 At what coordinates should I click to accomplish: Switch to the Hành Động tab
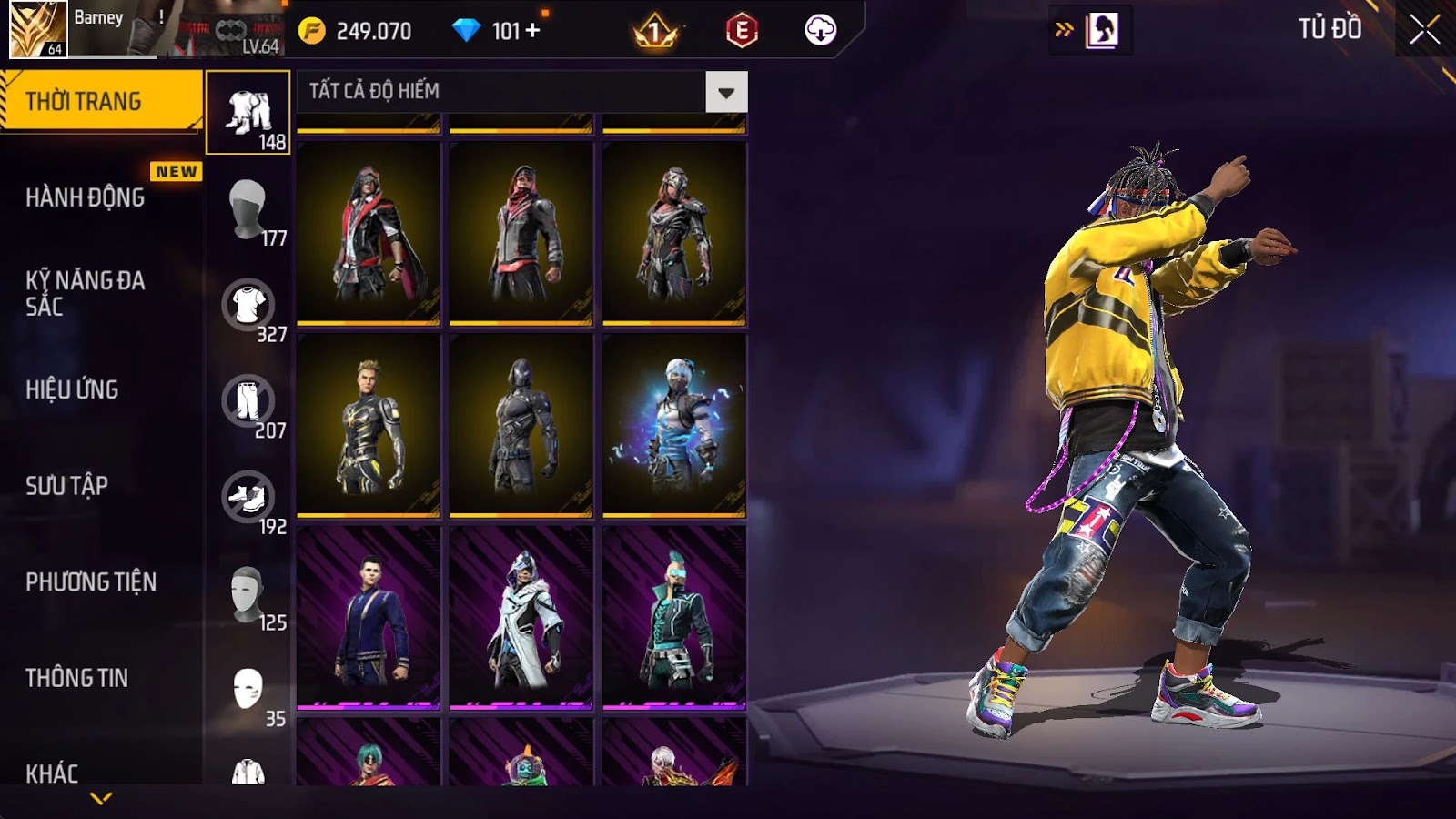pos(86,197)
